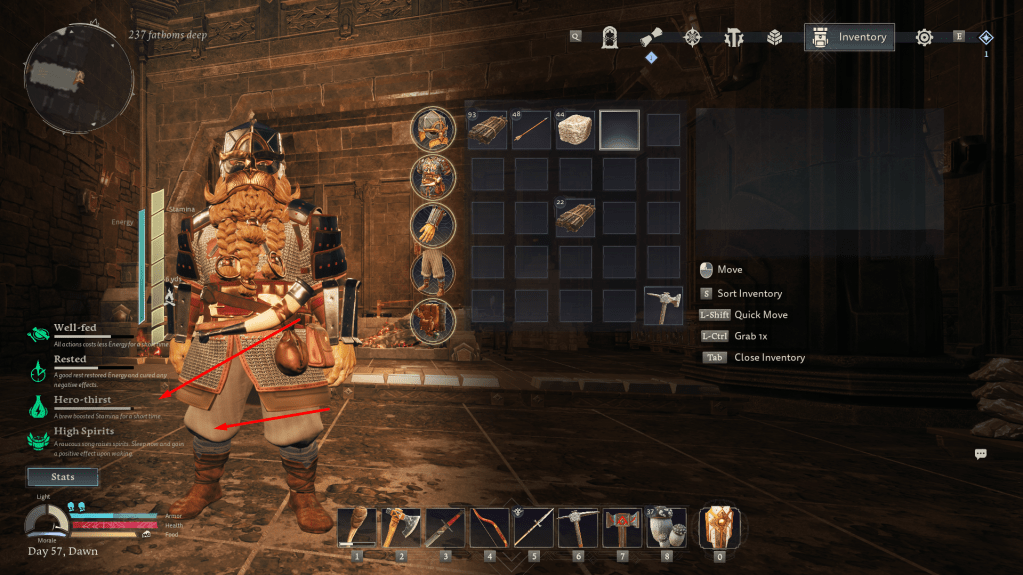
Task: Open the scroll tab in top bar
Action: [651, 37]
